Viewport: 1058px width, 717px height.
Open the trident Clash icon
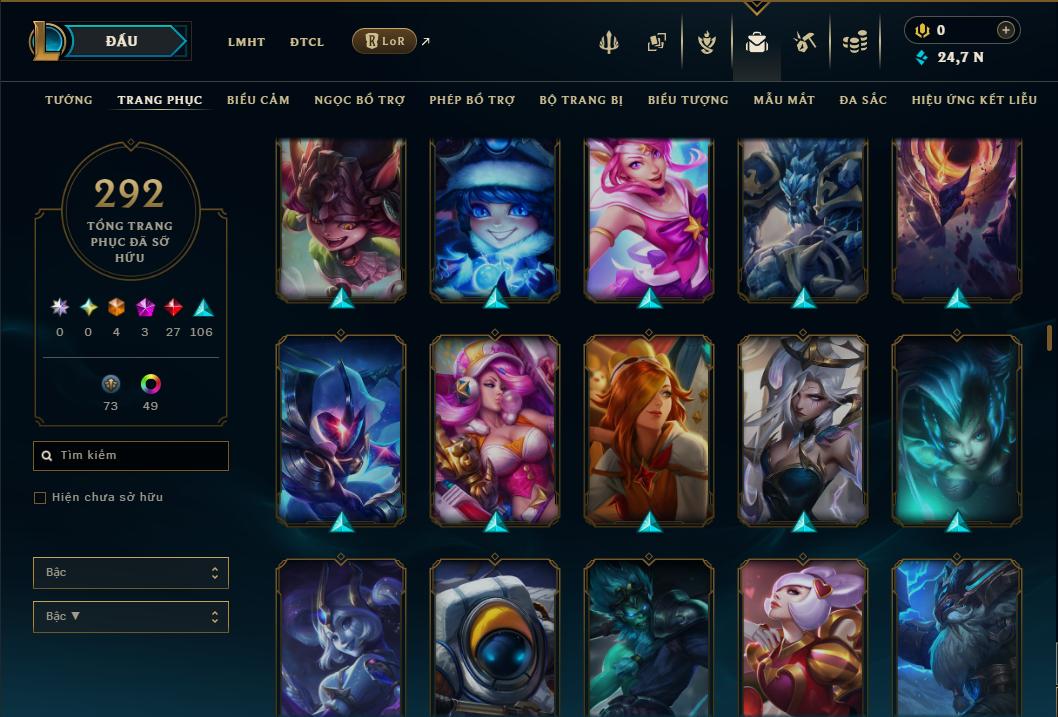pos(609,42)
